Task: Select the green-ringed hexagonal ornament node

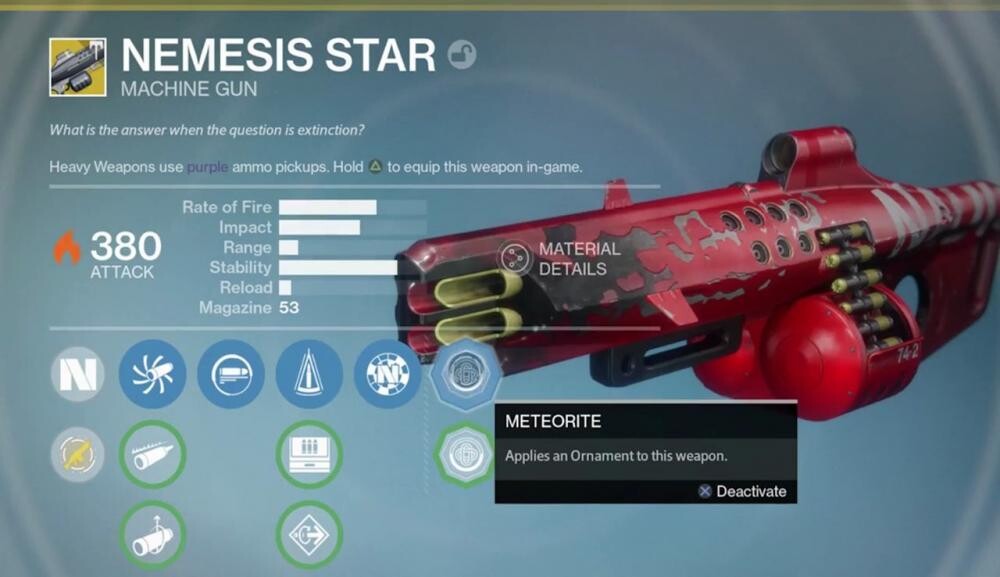Action: point(465,453)
